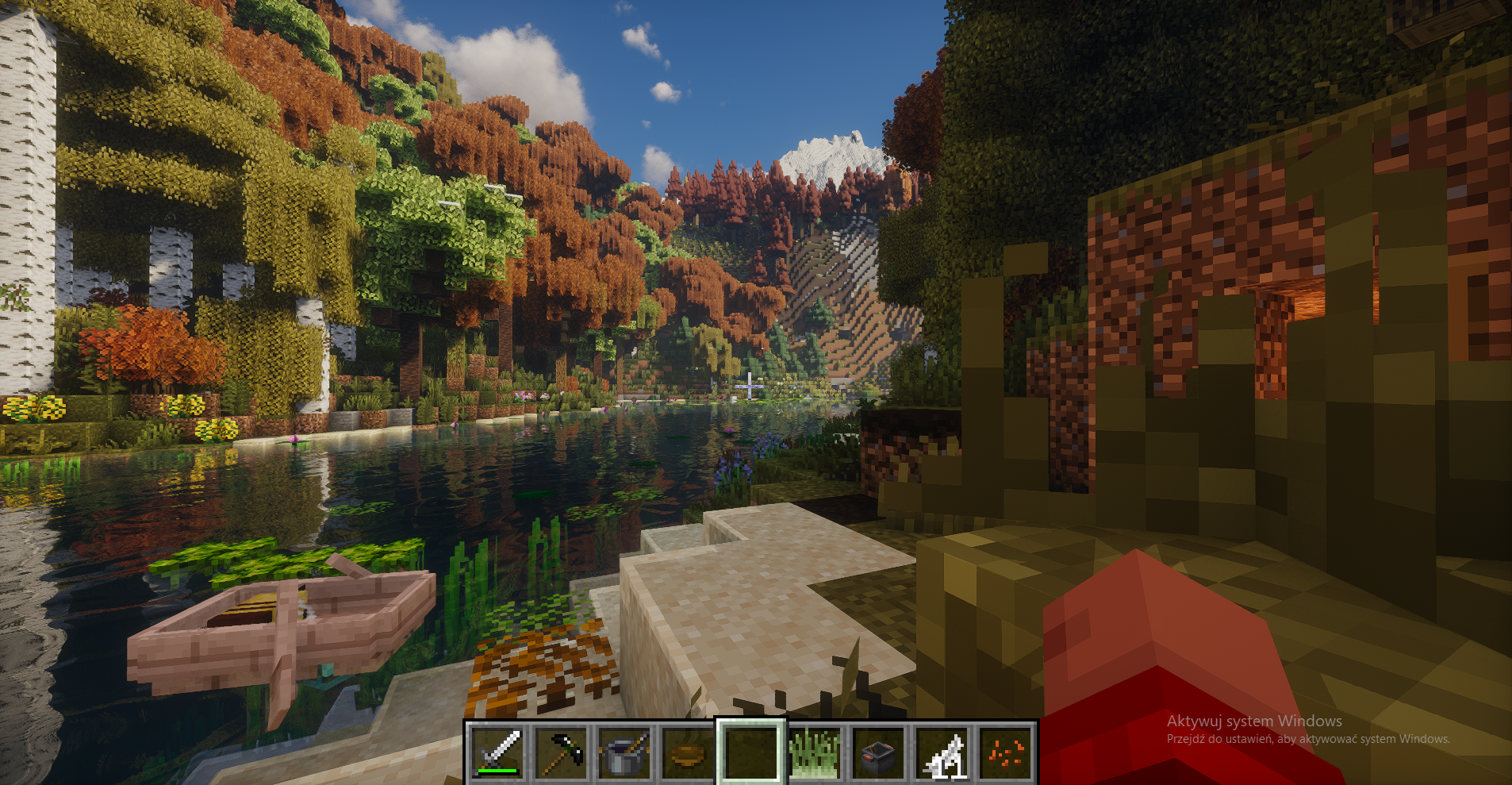Select the black pickaxe hotbar slot

(x=561, y=752)
